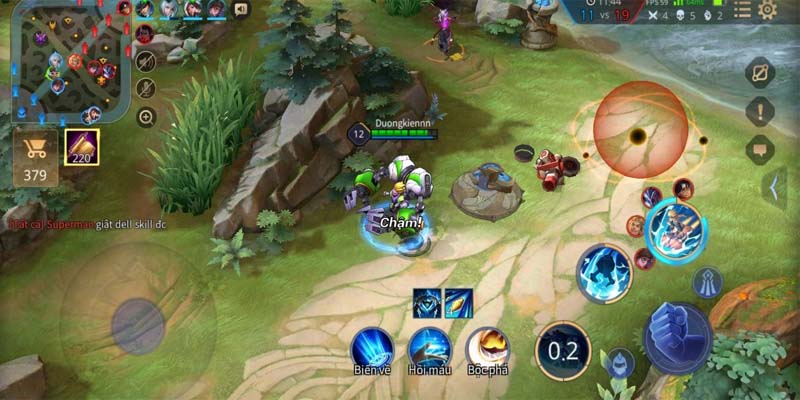Viewport: 800px width, 400px height.
Task: Cast the Biến về recall spell
Action: (x=371, y=347)
